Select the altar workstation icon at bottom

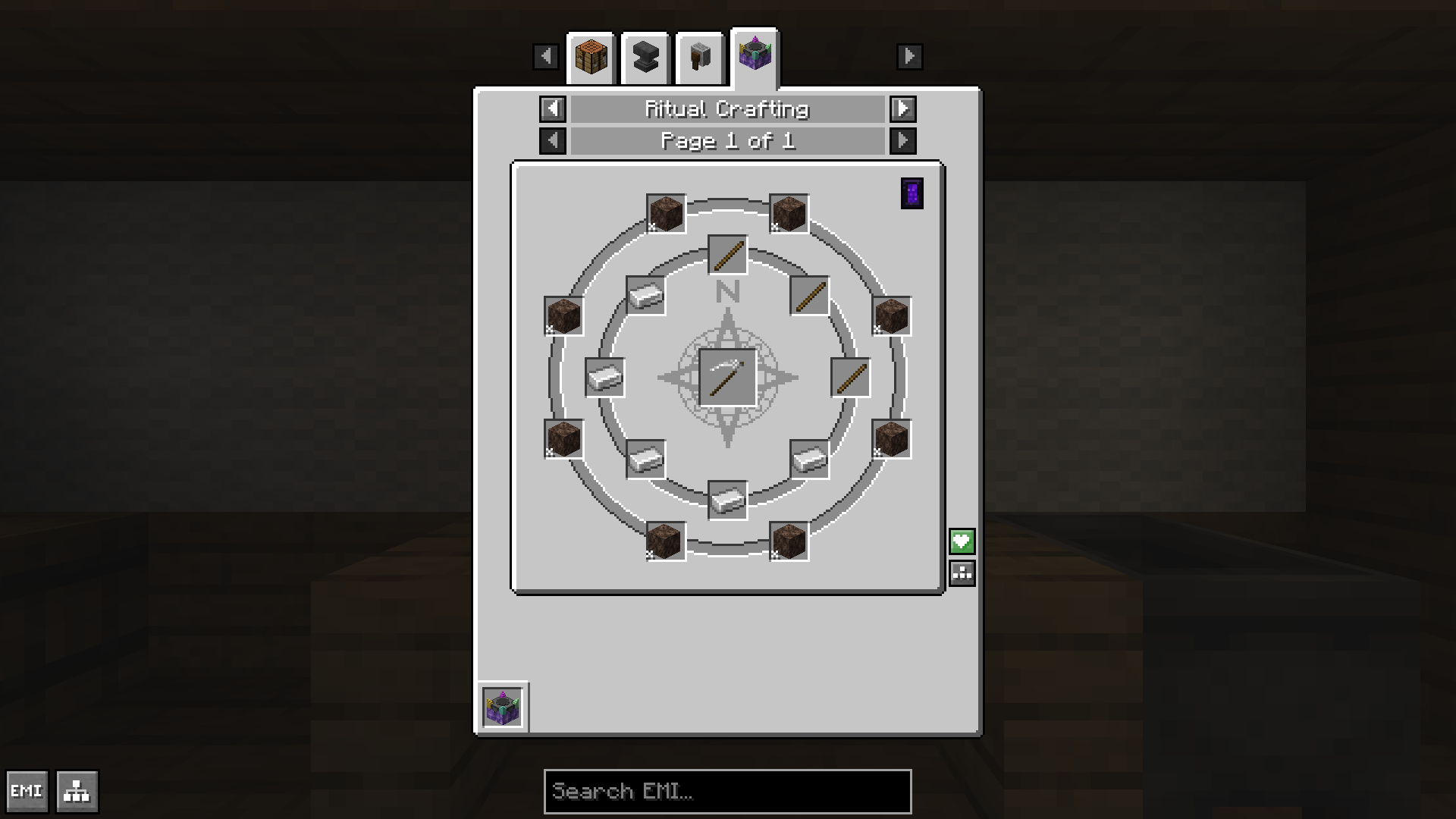[x=503, y=708]
